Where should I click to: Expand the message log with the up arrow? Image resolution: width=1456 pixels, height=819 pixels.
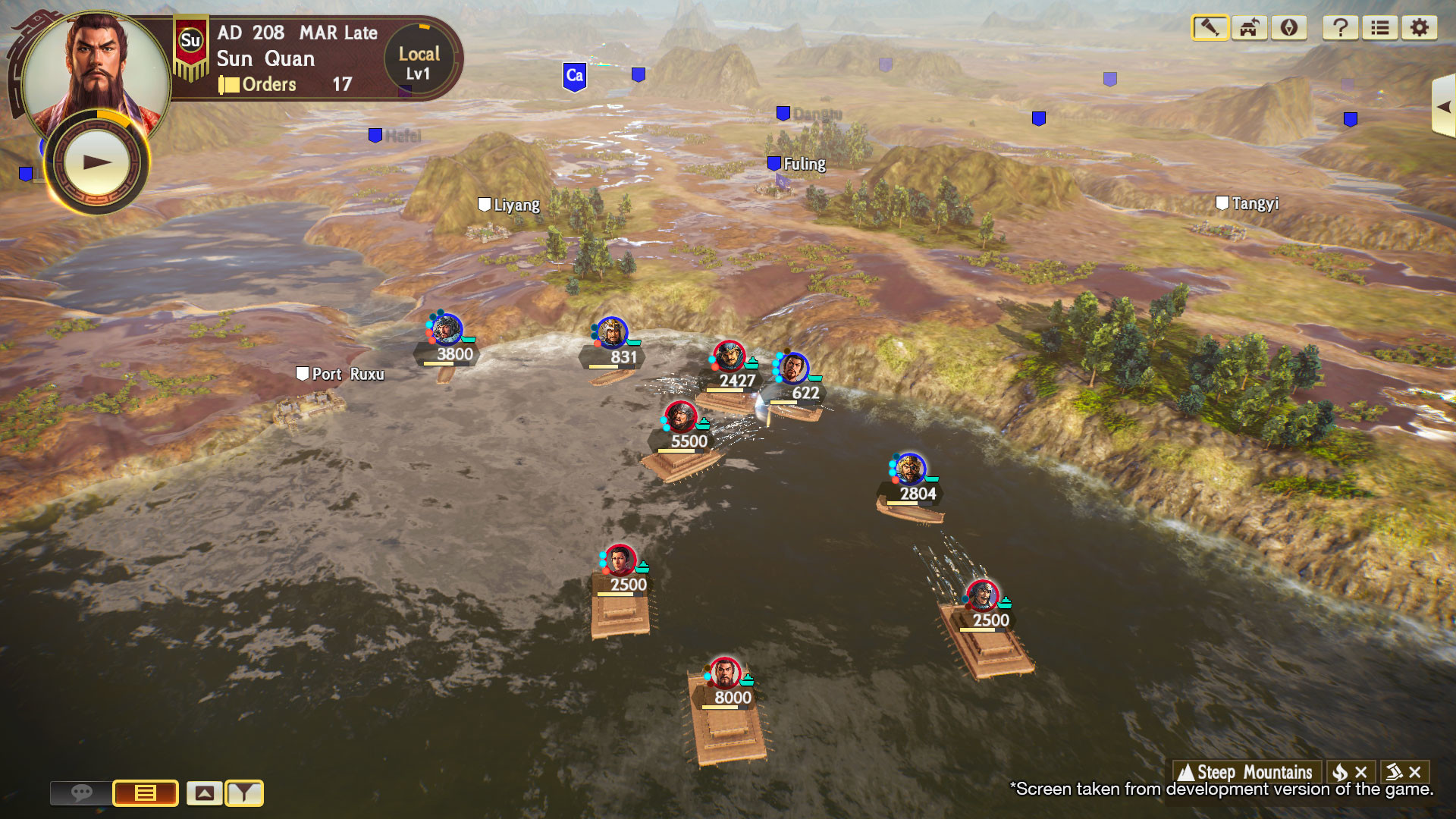tap(206, 794)
